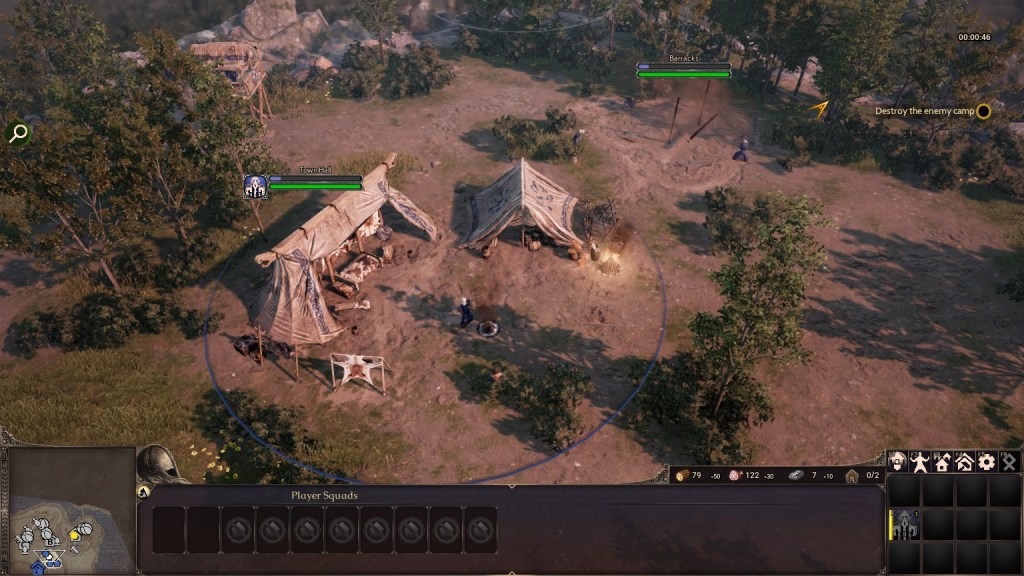Click the blue town hall icon on minimap
The height and width of the screenshot is (576, 1024).
tap(38, 567)
